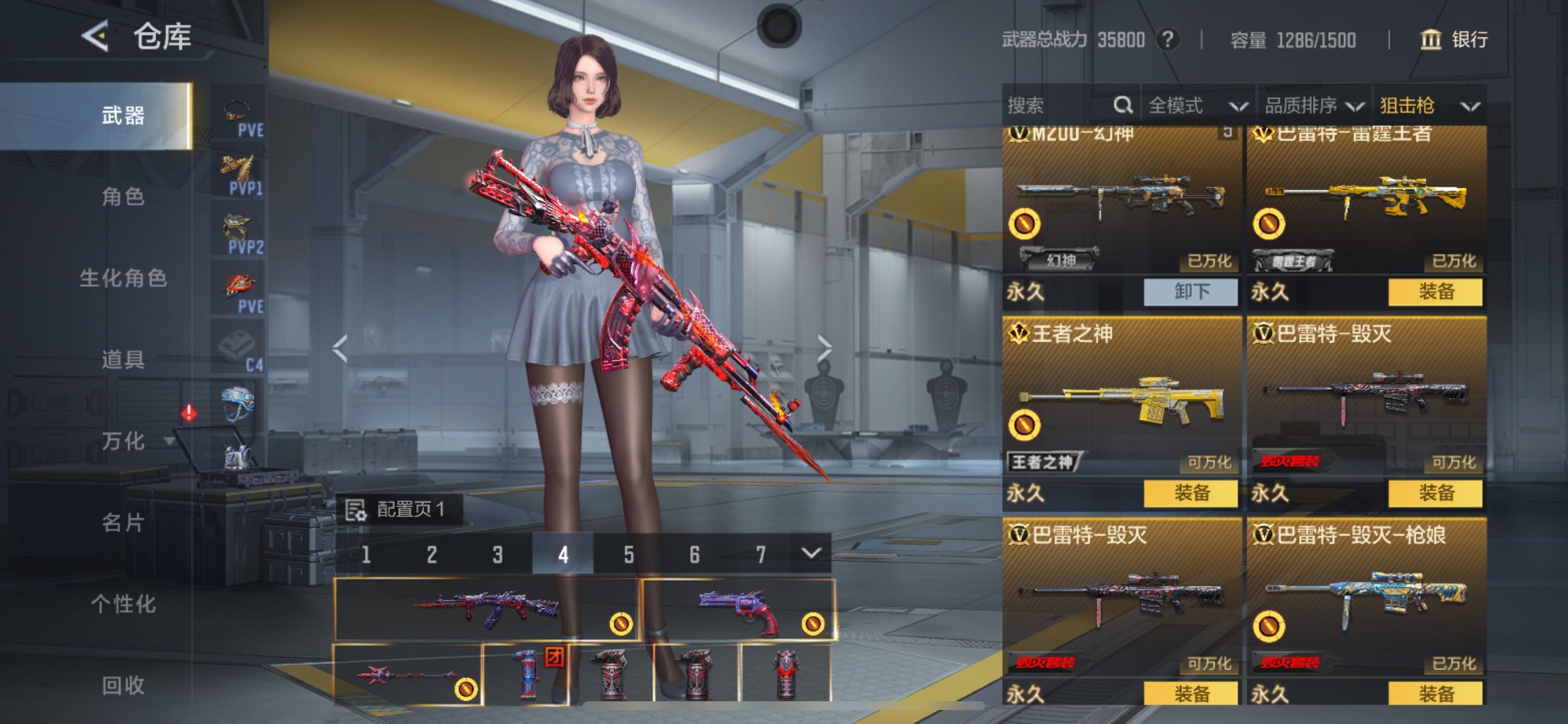Open the 名片 tab

(x=123, y=522)
